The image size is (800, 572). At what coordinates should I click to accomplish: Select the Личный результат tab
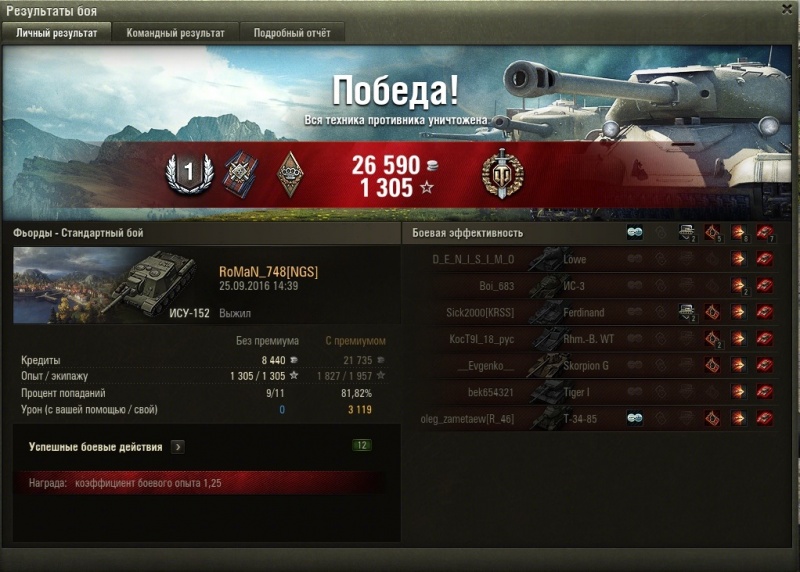tap(57, 33)
